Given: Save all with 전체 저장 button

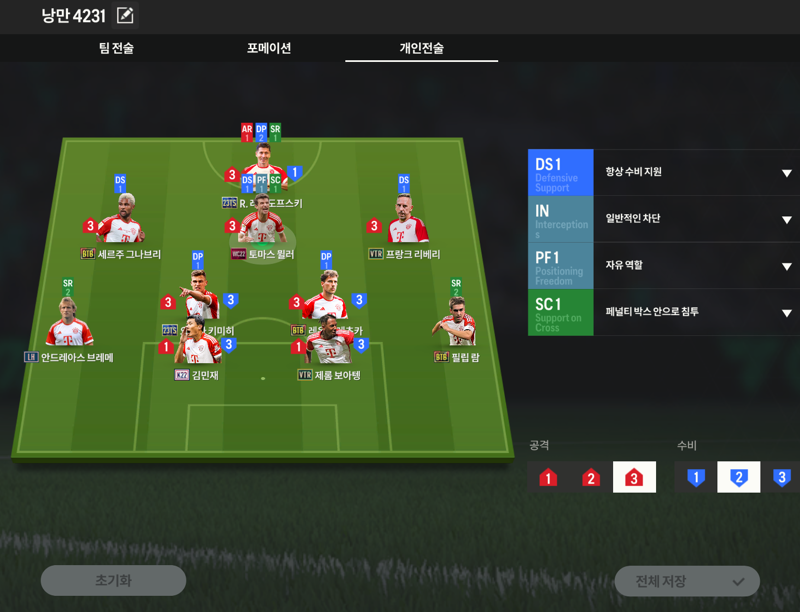Looking at the screenshot, I should [x=687, y=582].
